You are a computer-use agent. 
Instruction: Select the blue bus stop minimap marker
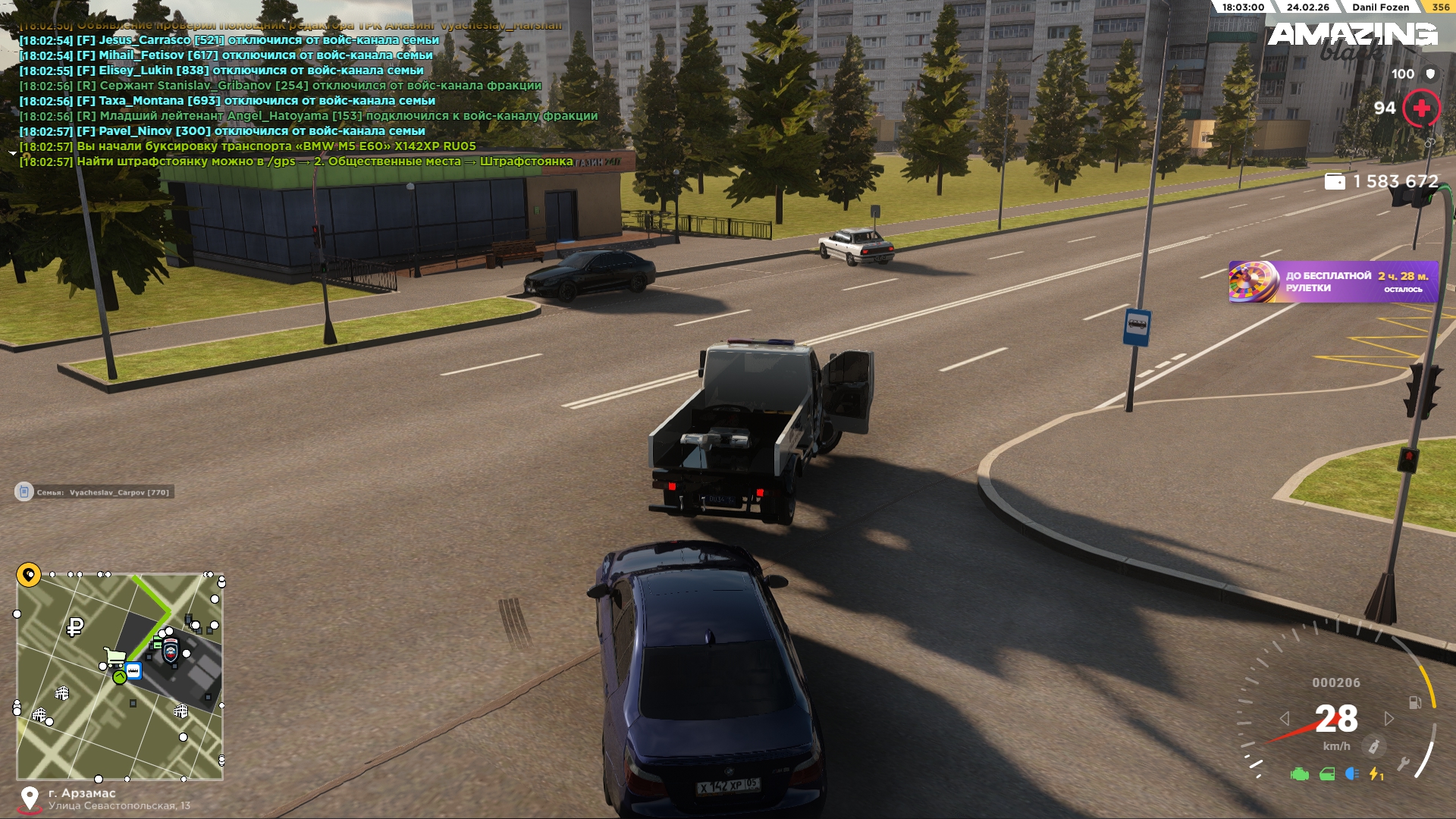pos(133,671)
